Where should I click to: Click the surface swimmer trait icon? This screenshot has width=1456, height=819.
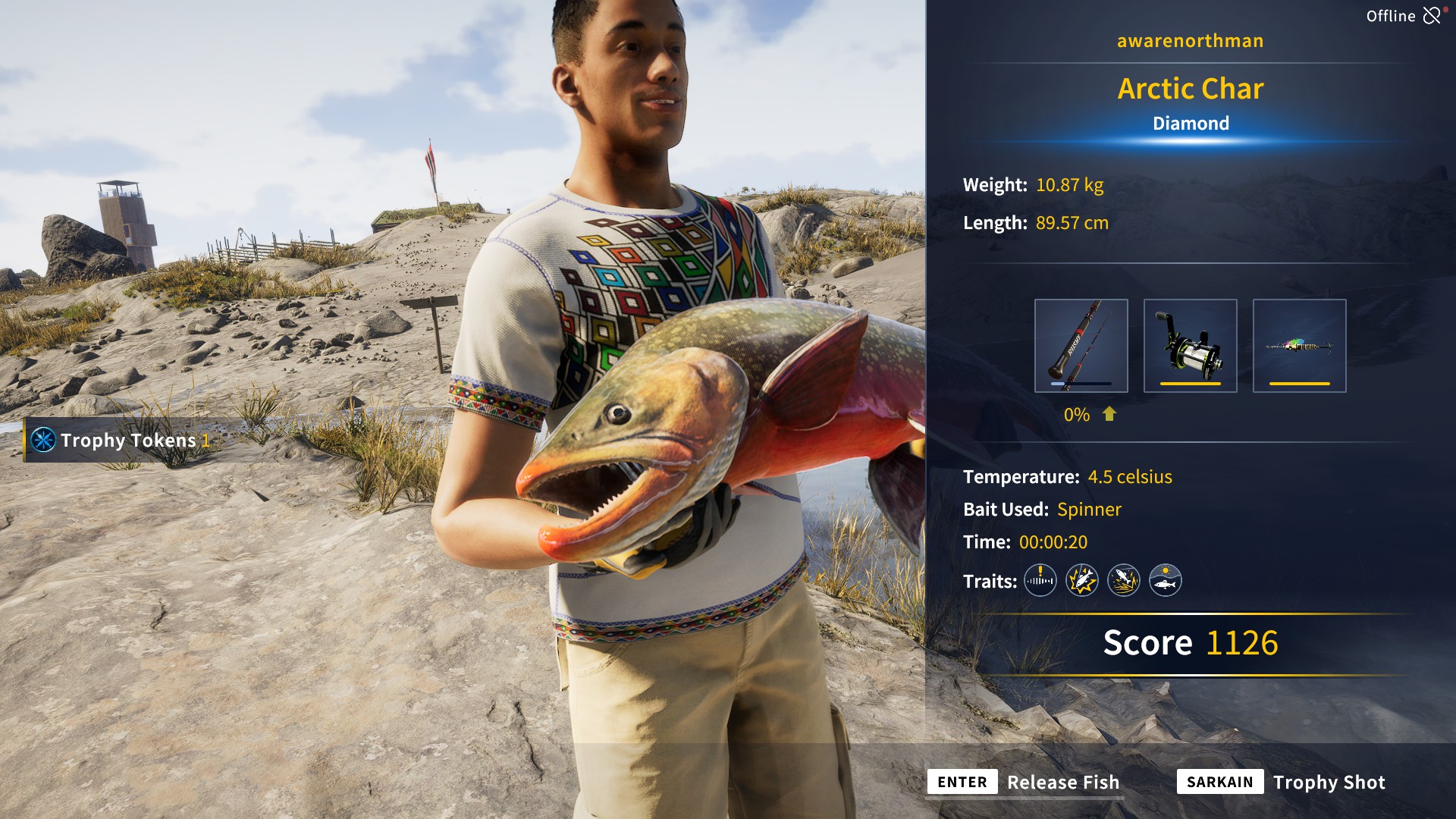coord(1166,581)
